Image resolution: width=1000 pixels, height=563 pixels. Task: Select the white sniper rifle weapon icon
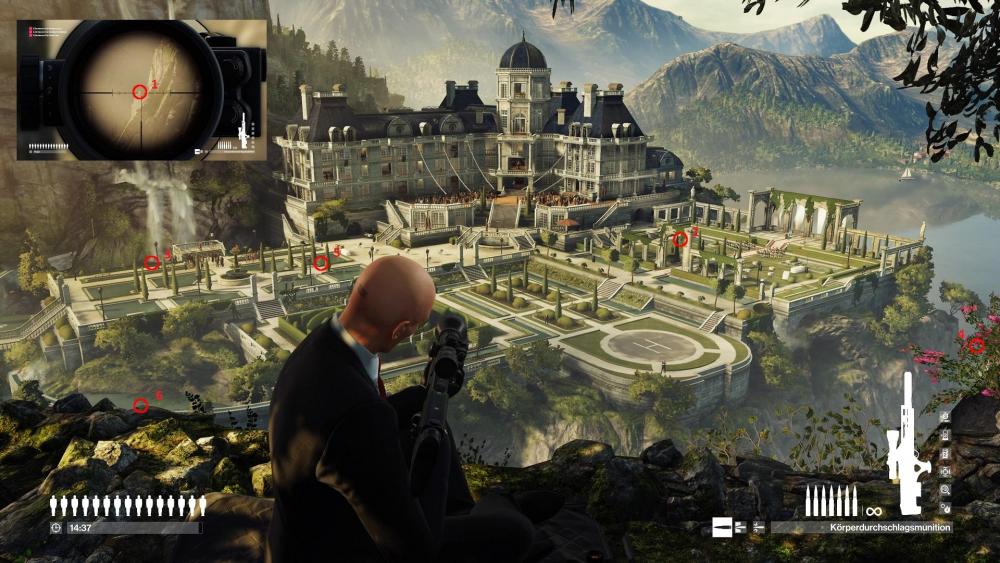coord(908,442)
